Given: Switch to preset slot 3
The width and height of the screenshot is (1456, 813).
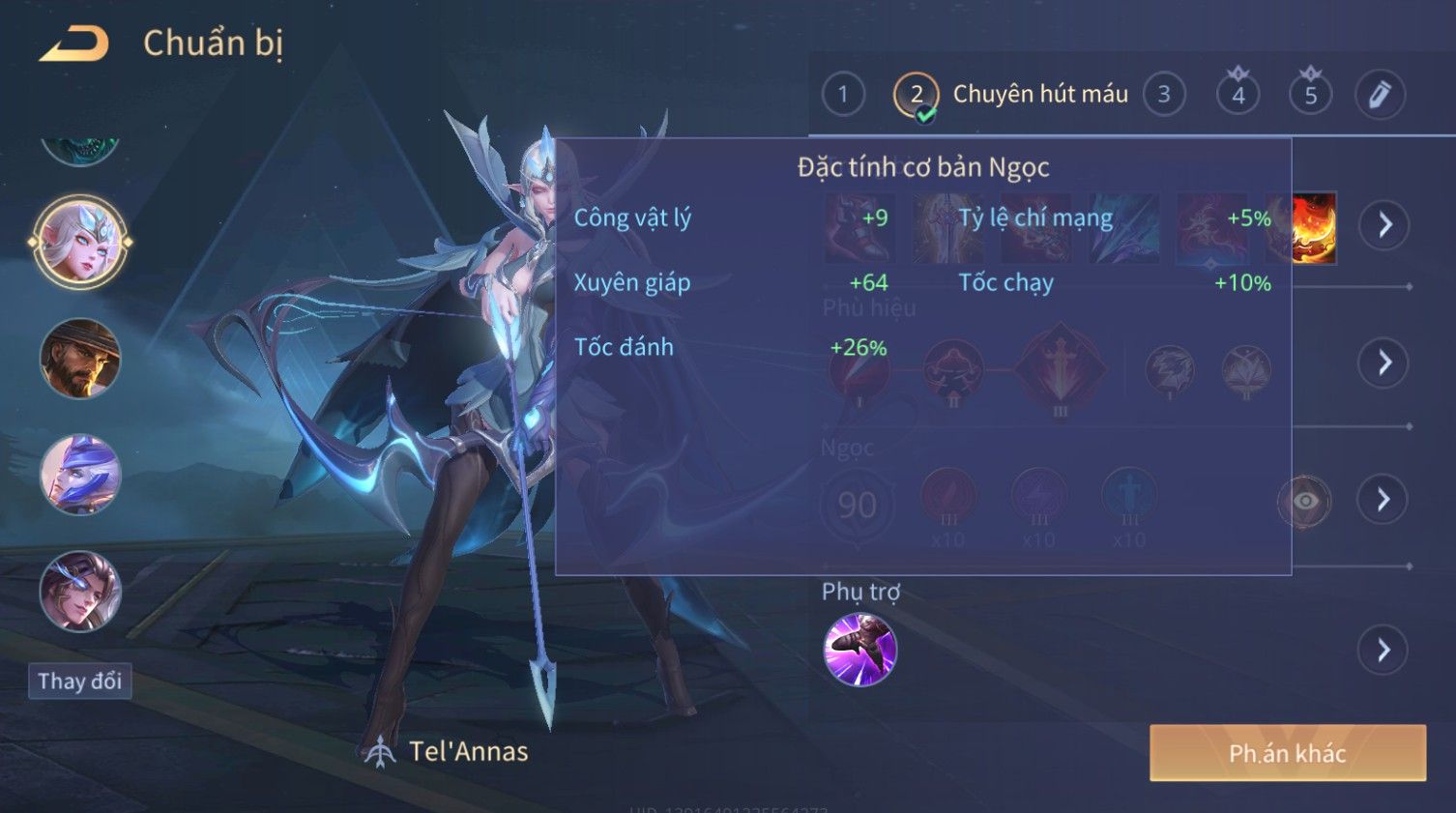Looking at the screenshot, I should 1164,95.
